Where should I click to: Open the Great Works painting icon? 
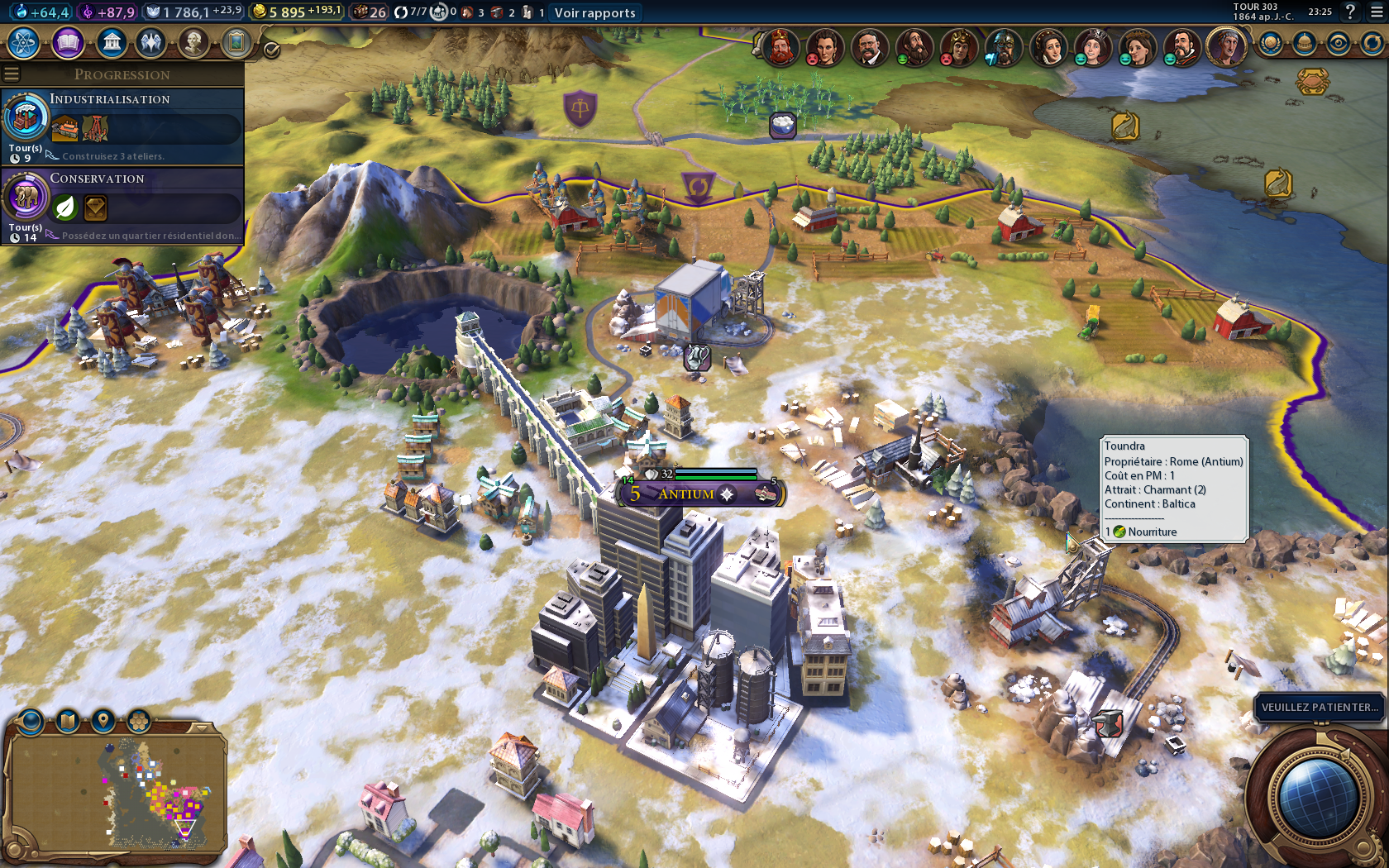[236, 42]
